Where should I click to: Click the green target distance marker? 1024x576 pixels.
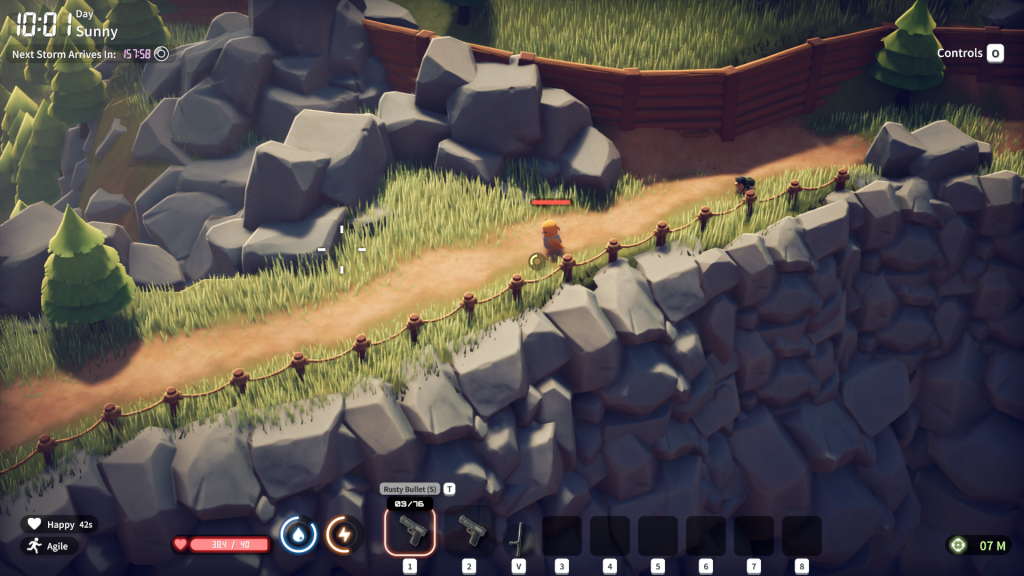click(959, 545)
